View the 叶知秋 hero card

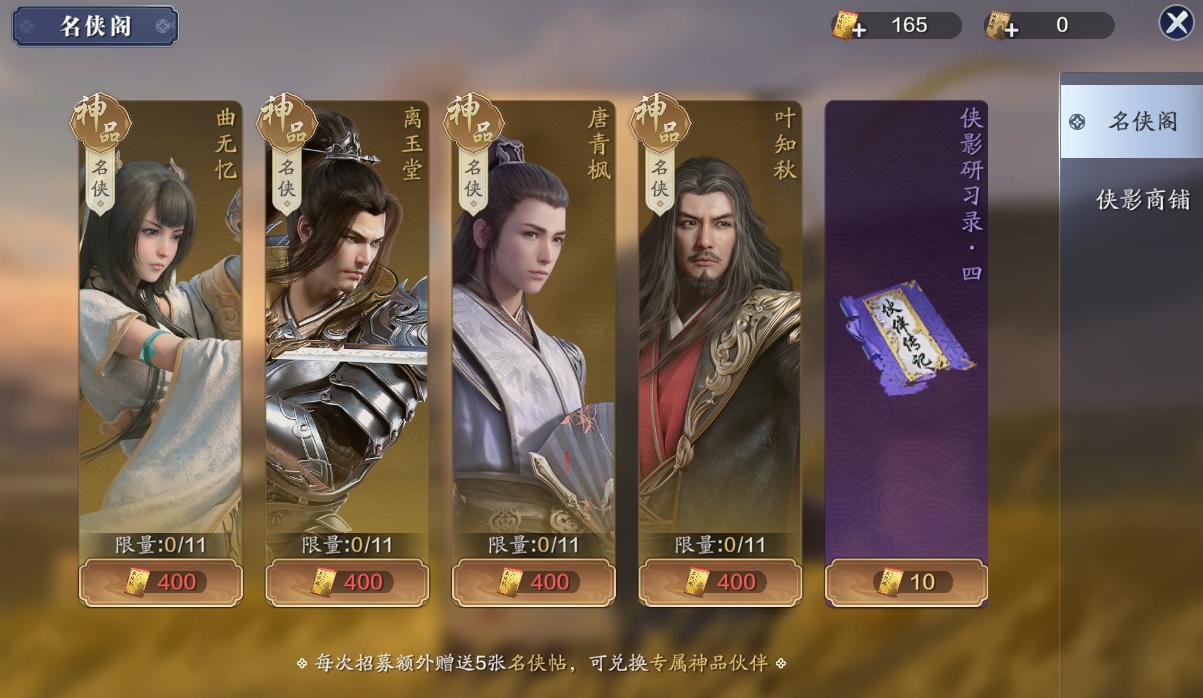click(719, 320)
